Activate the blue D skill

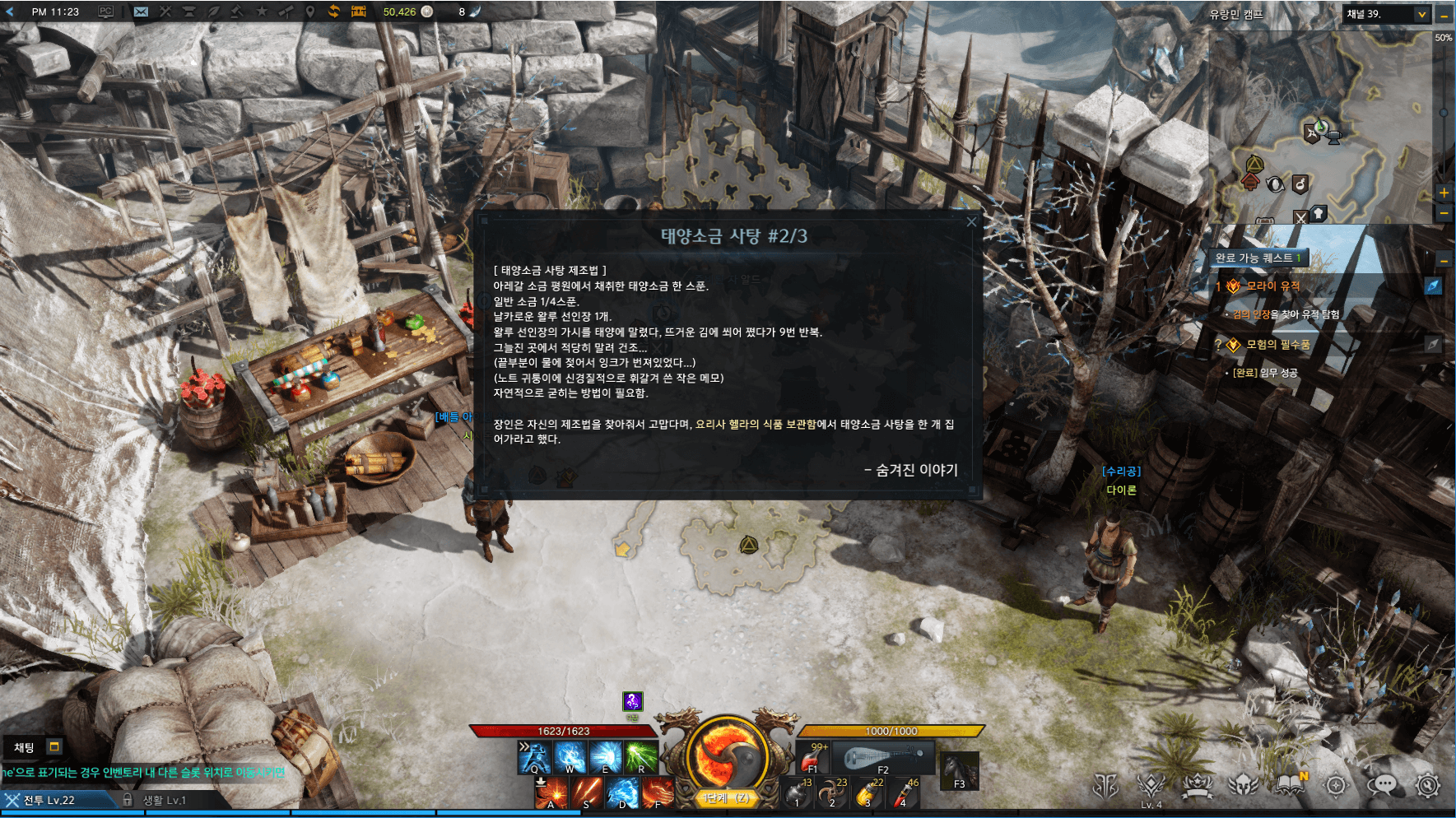point(622,793)
